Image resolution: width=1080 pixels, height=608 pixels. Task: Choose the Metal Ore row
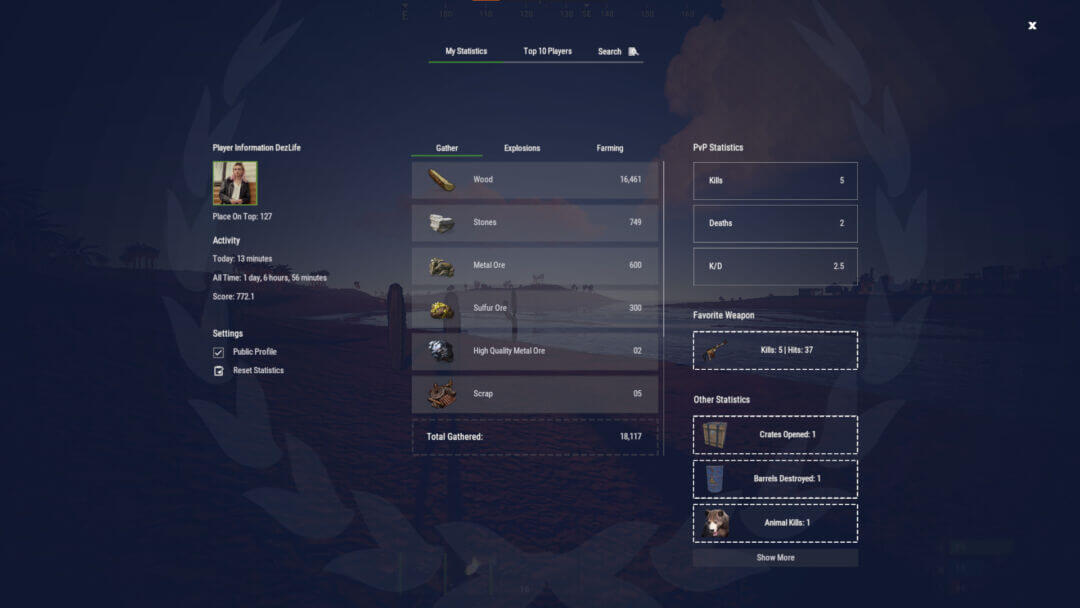tap(535, 265)
